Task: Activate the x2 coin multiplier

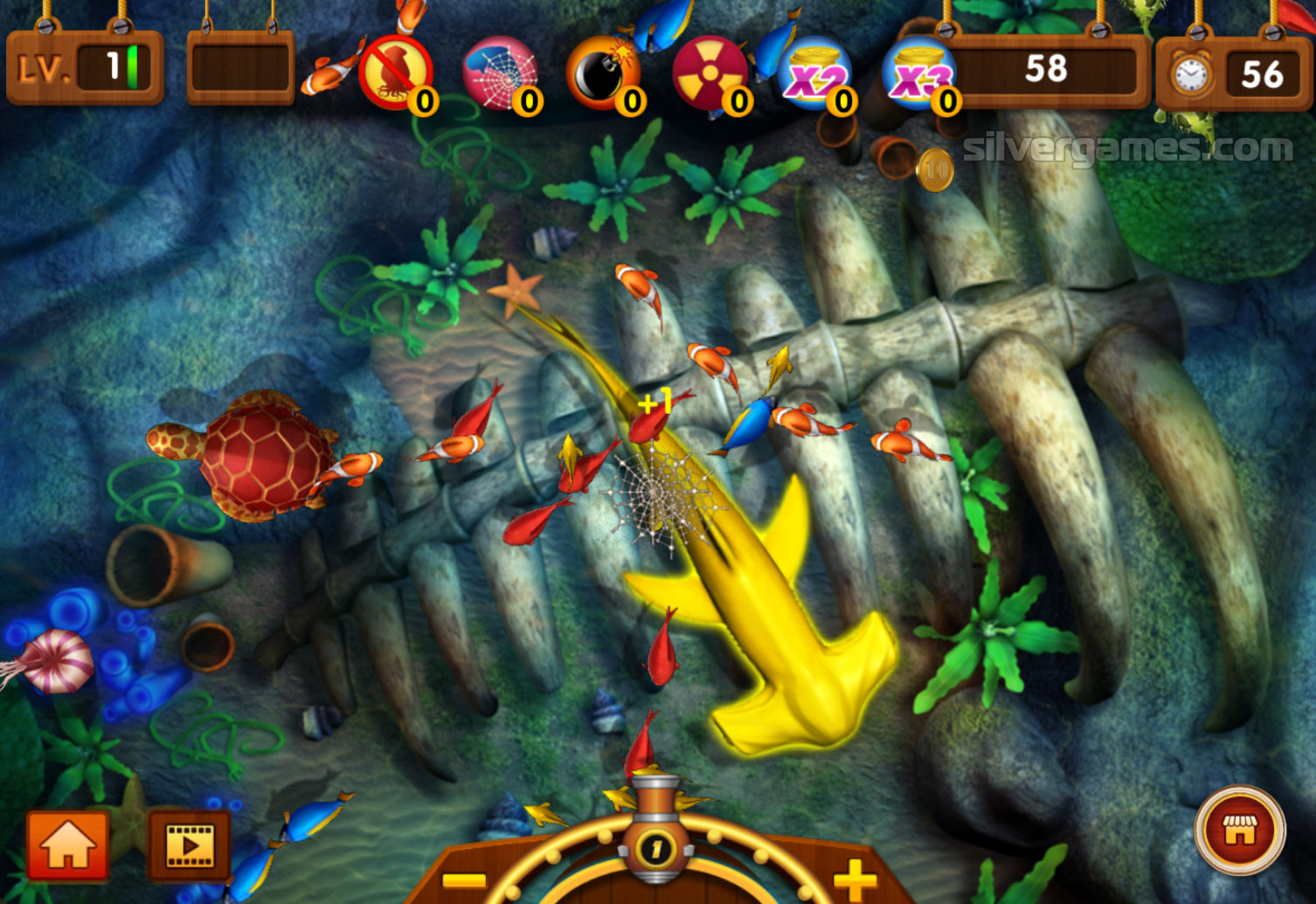Action: click(x=814, y=73)
